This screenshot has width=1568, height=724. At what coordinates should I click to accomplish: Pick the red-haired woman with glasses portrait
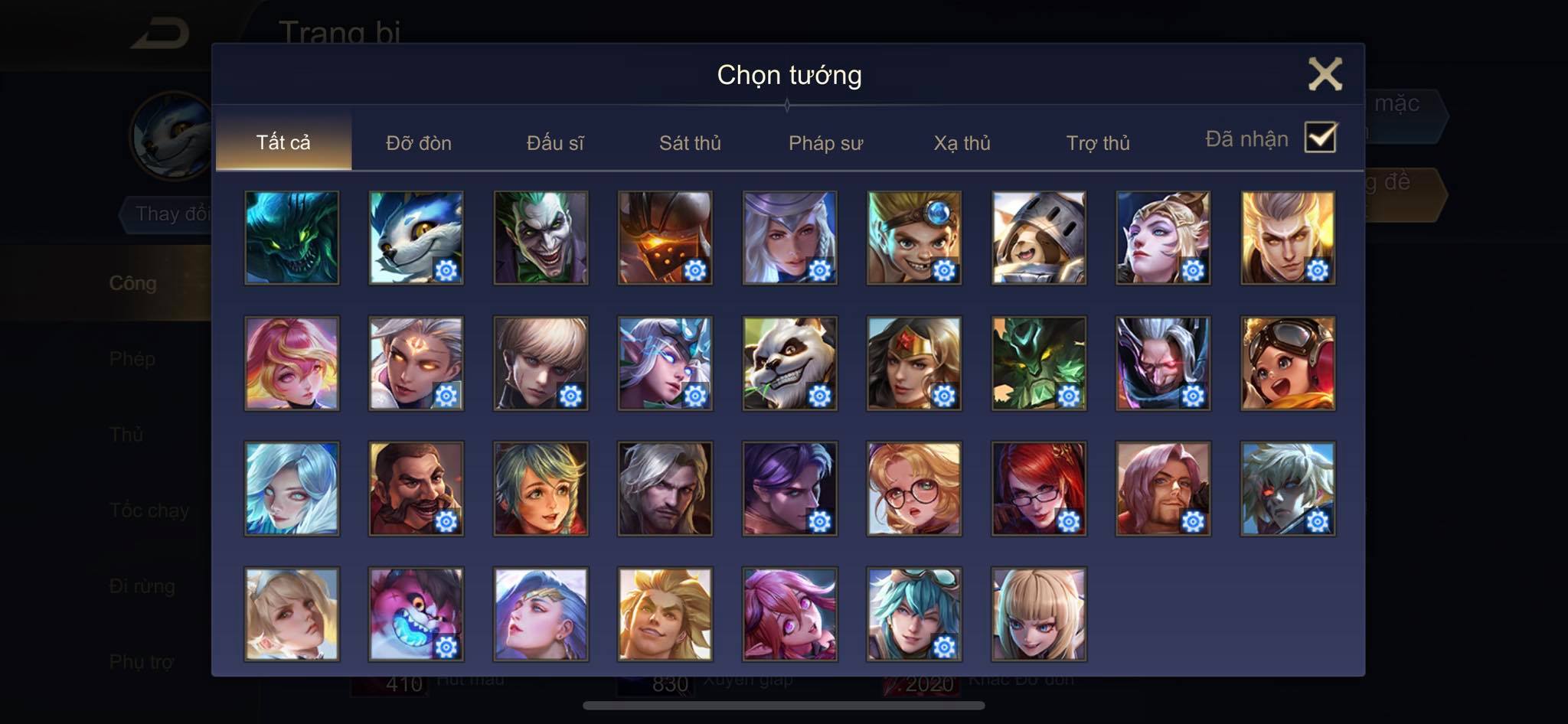(1038, 489)
